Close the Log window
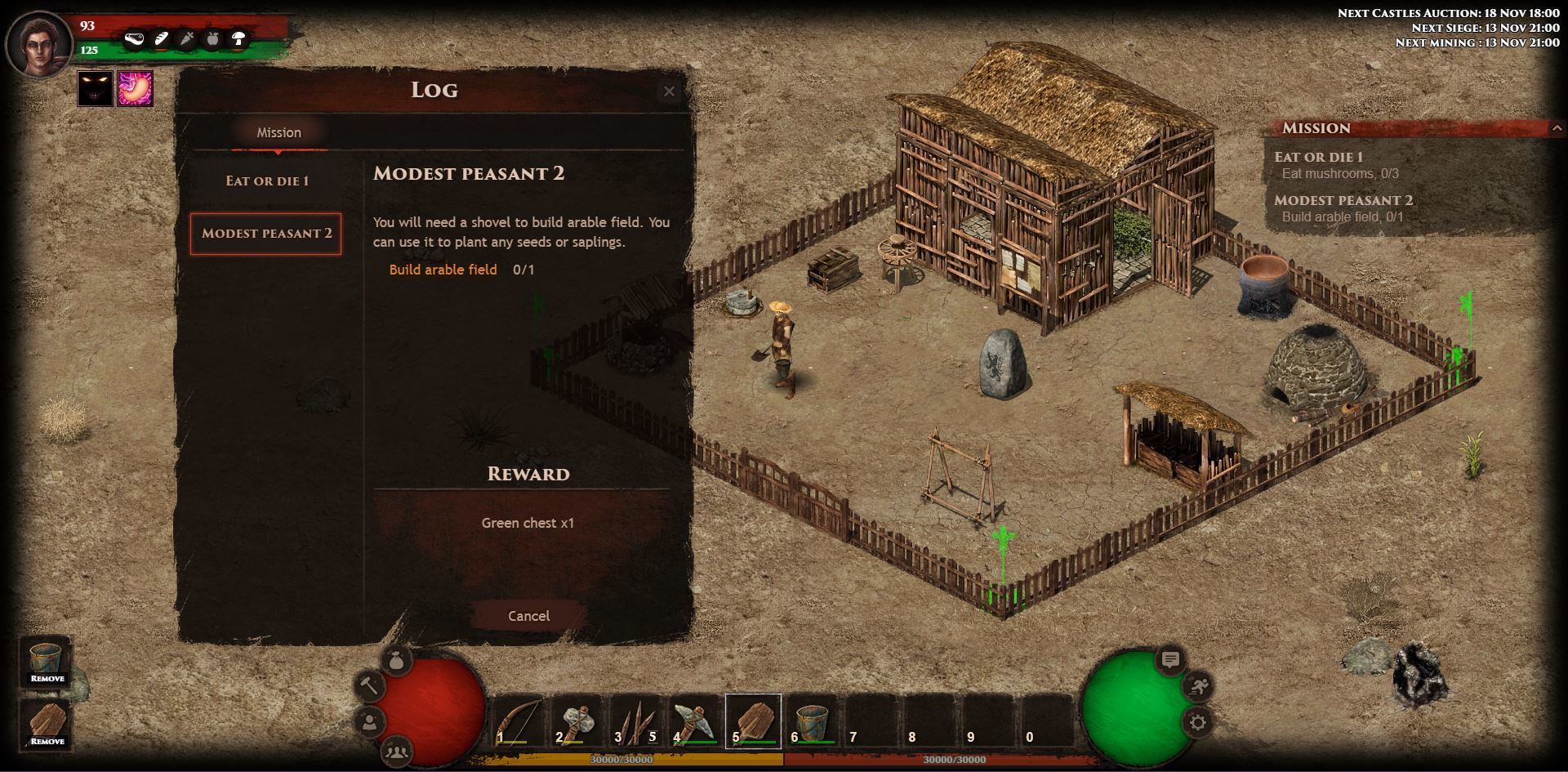The image size is (1568, 772). tap(669, 91)
